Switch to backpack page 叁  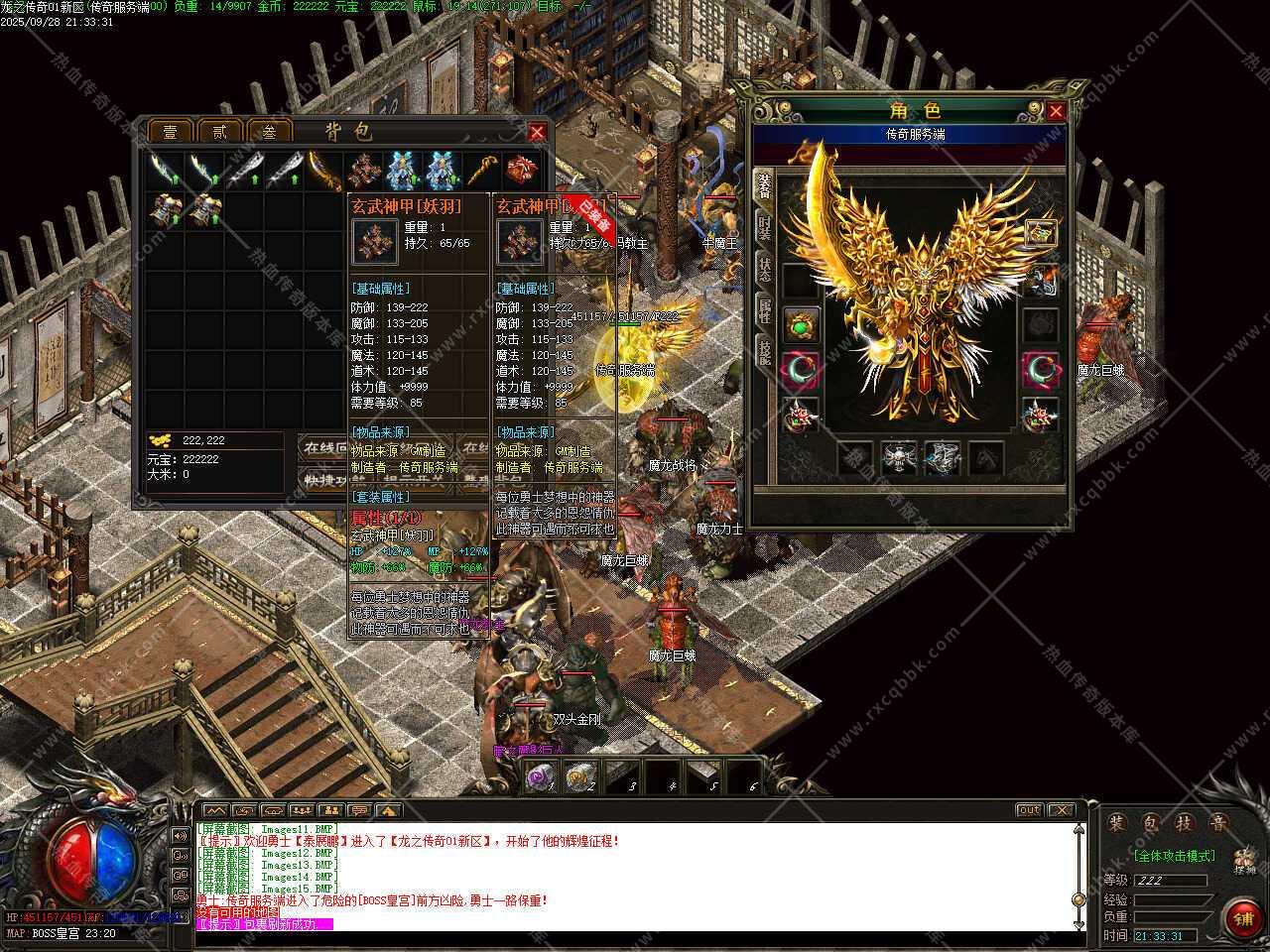click(268, 132)
